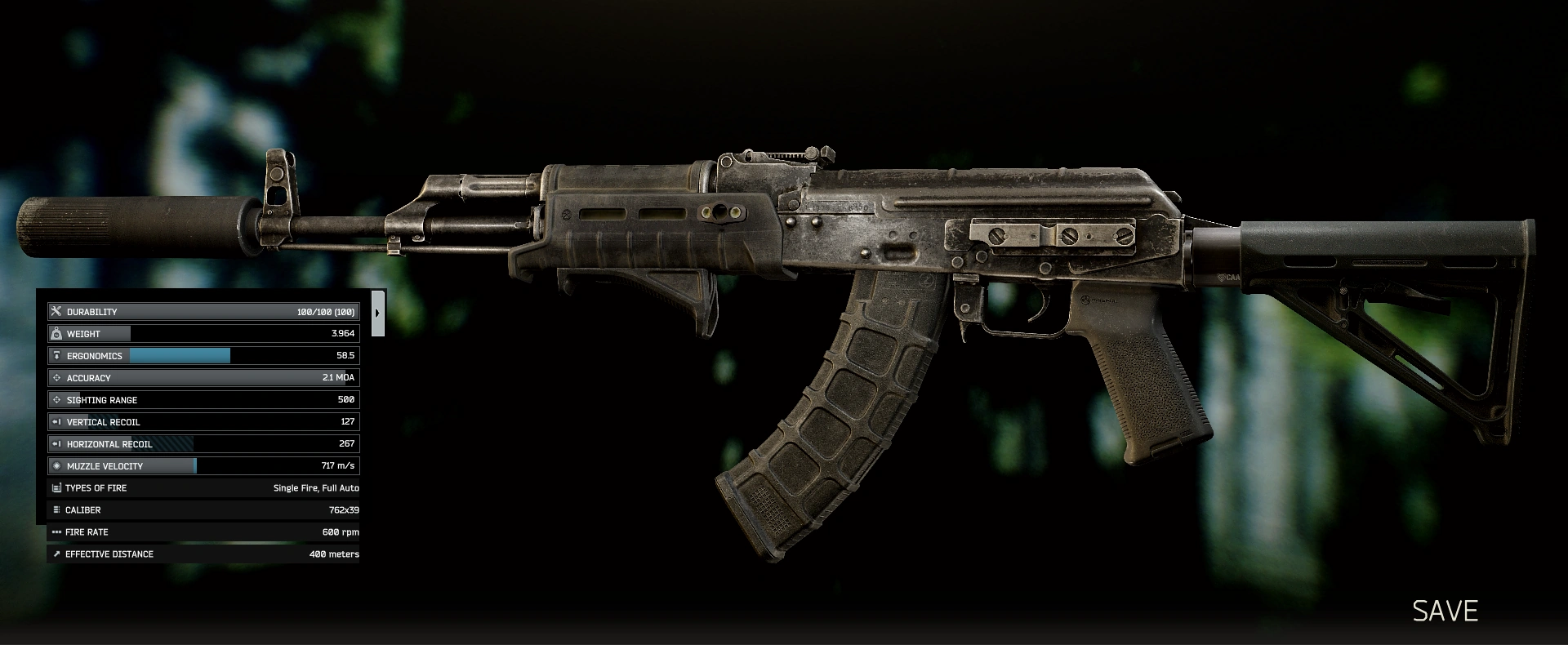Click the Muzzle Velocity icon
This screenshot has width=1568, height=645.
click(x=56, y=465)
